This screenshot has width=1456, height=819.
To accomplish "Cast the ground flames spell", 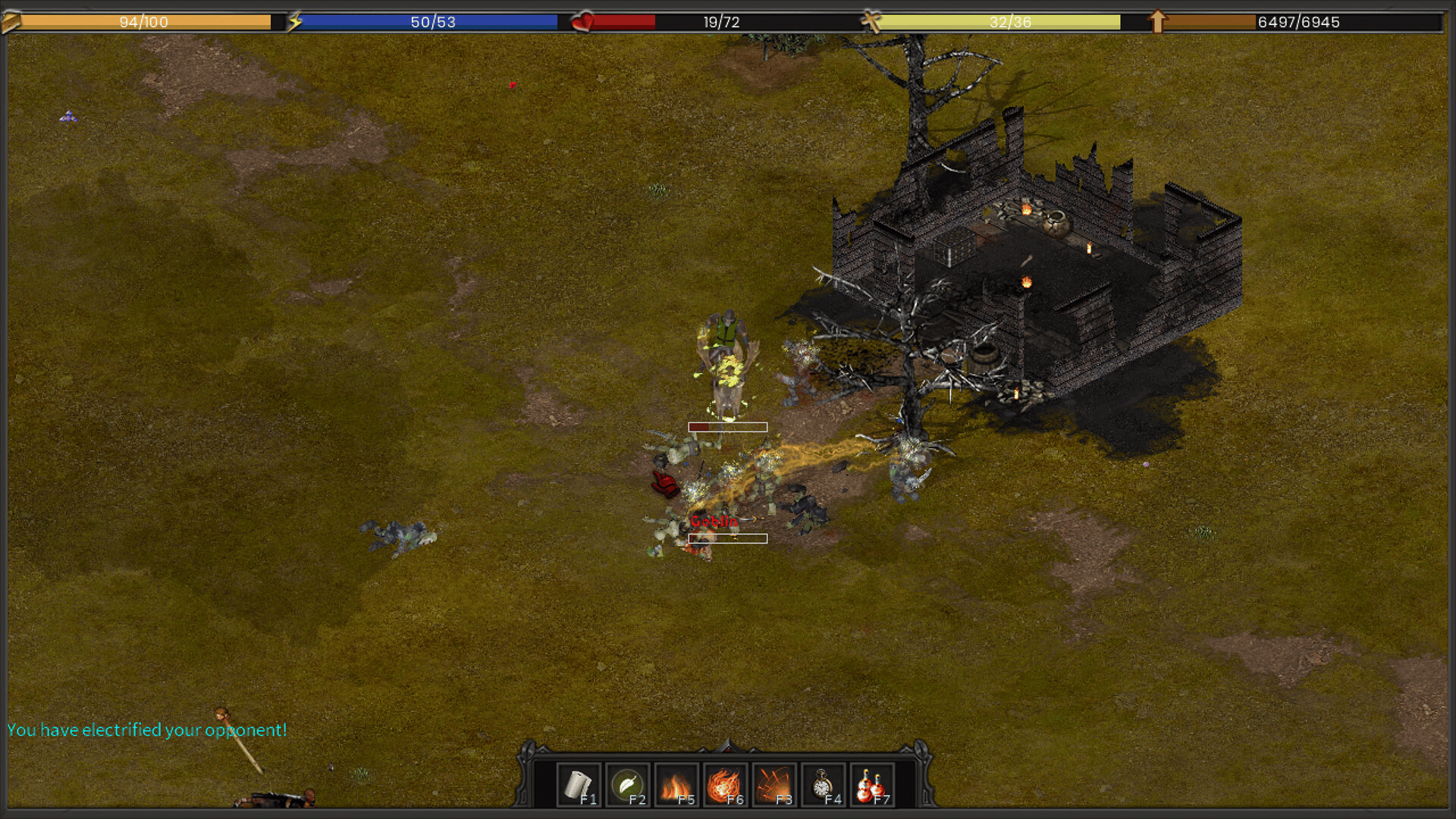I will [x=676, y=785].
